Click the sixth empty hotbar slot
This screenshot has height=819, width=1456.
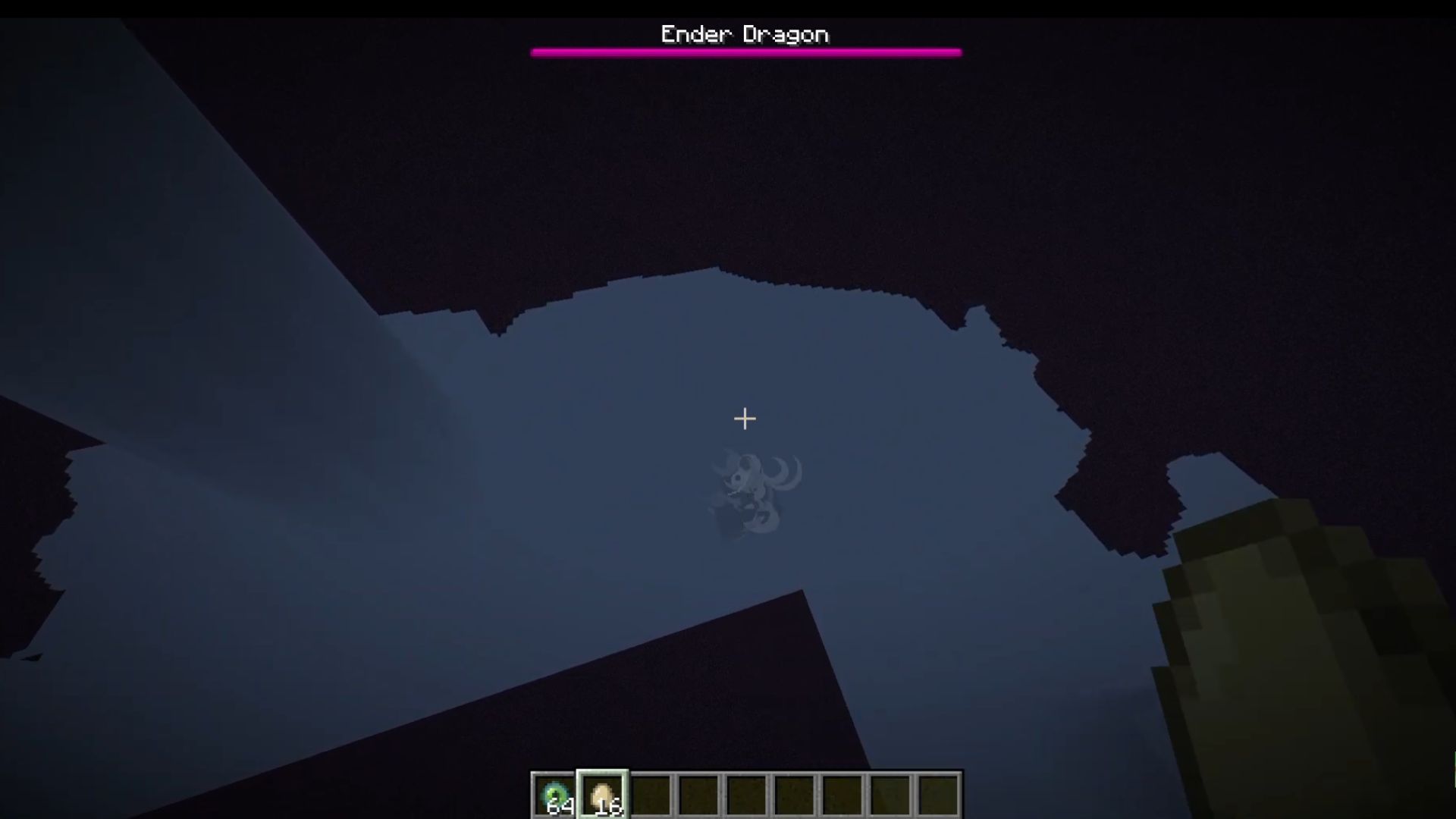coord(793,794)
